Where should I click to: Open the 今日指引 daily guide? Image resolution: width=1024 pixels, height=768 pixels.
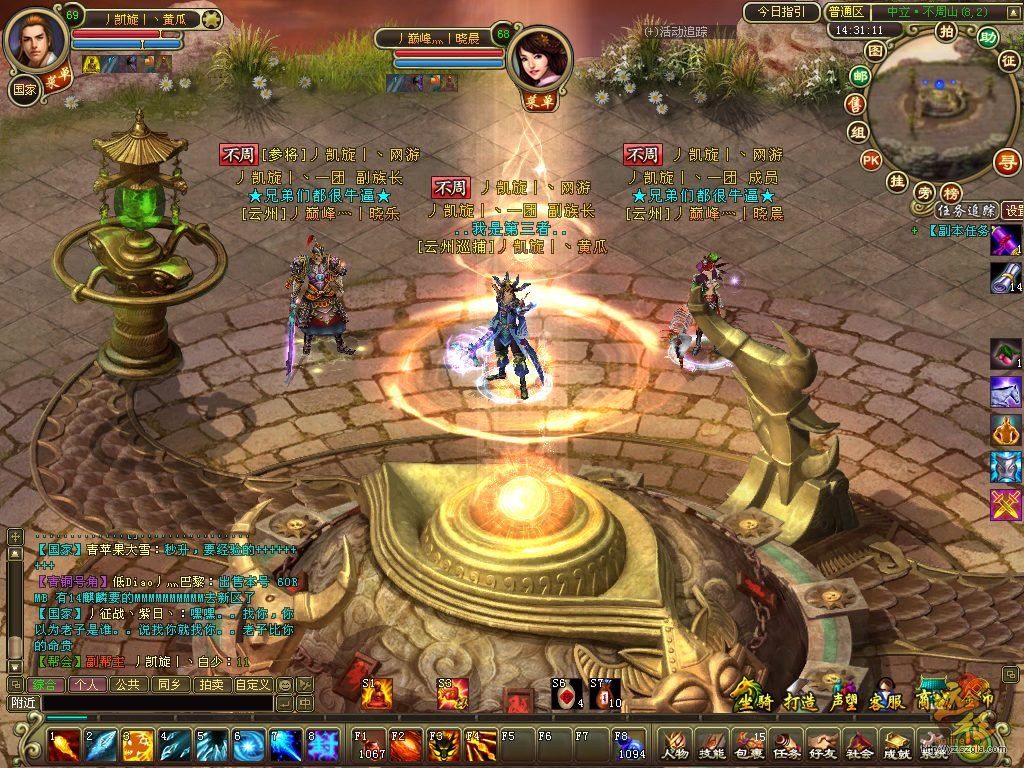tap(781, 12)
